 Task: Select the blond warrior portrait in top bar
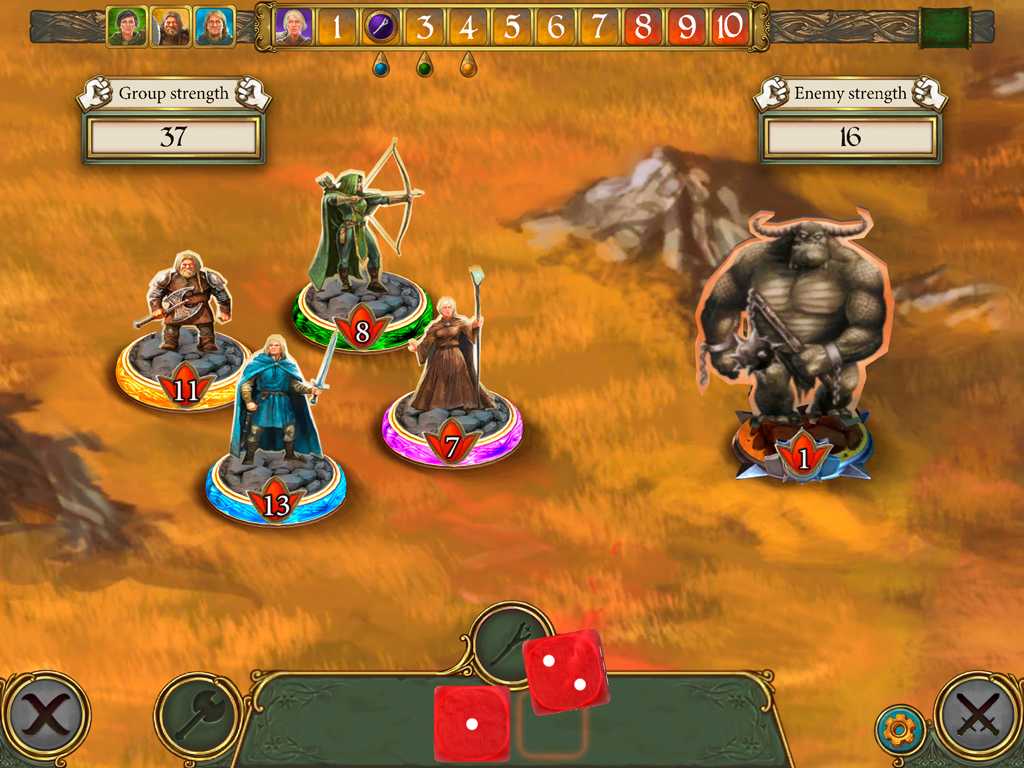[215, 27]
